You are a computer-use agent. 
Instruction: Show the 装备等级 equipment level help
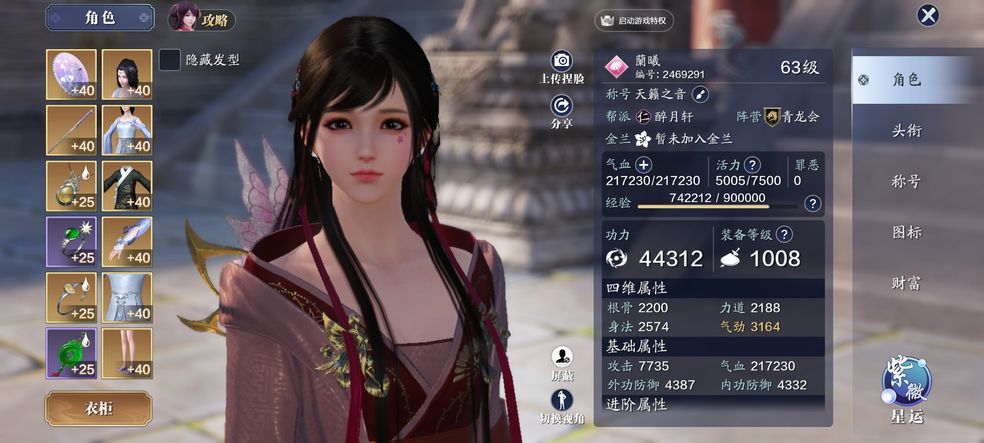784,234
